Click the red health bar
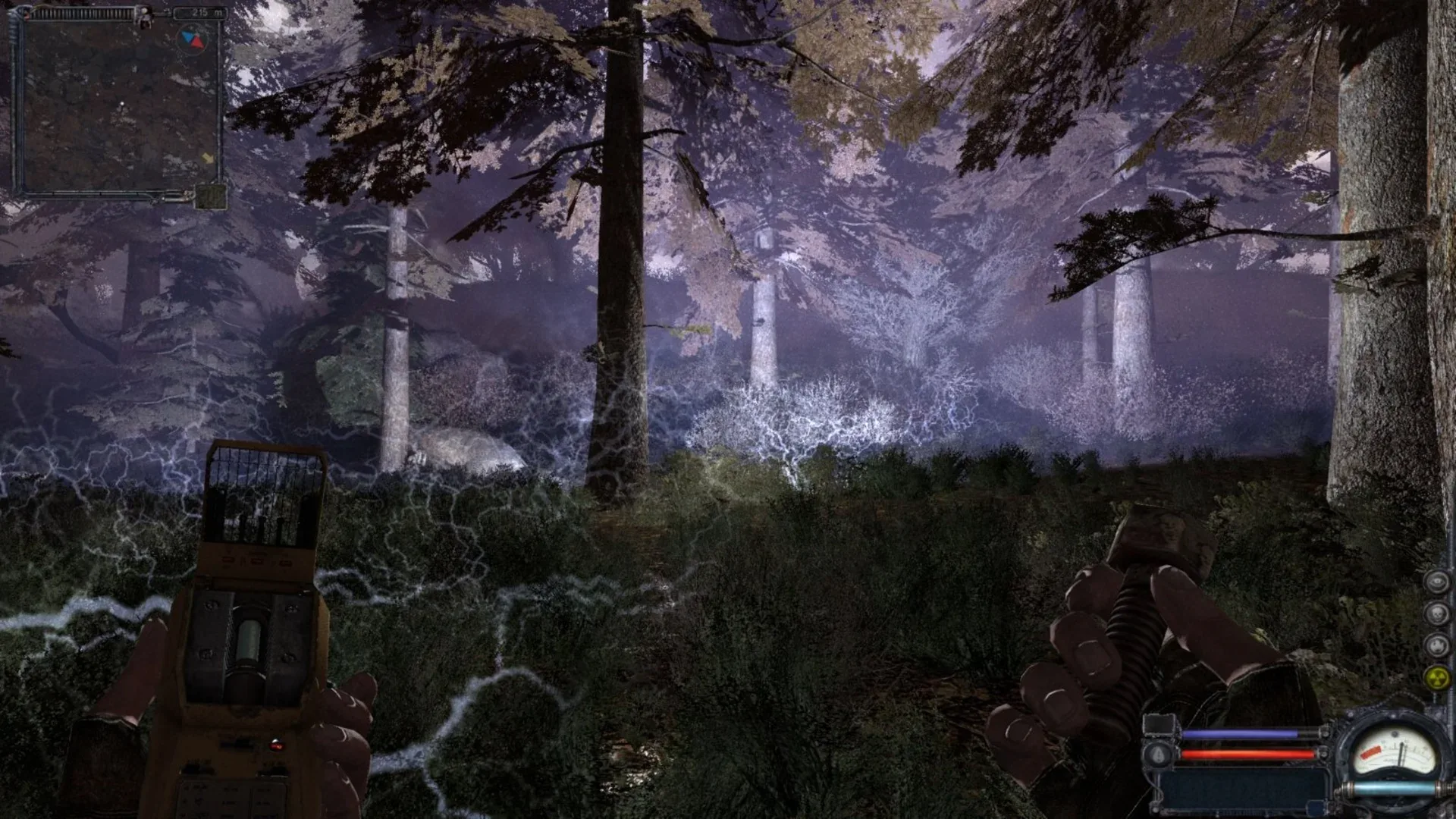 coord(1247,753)
